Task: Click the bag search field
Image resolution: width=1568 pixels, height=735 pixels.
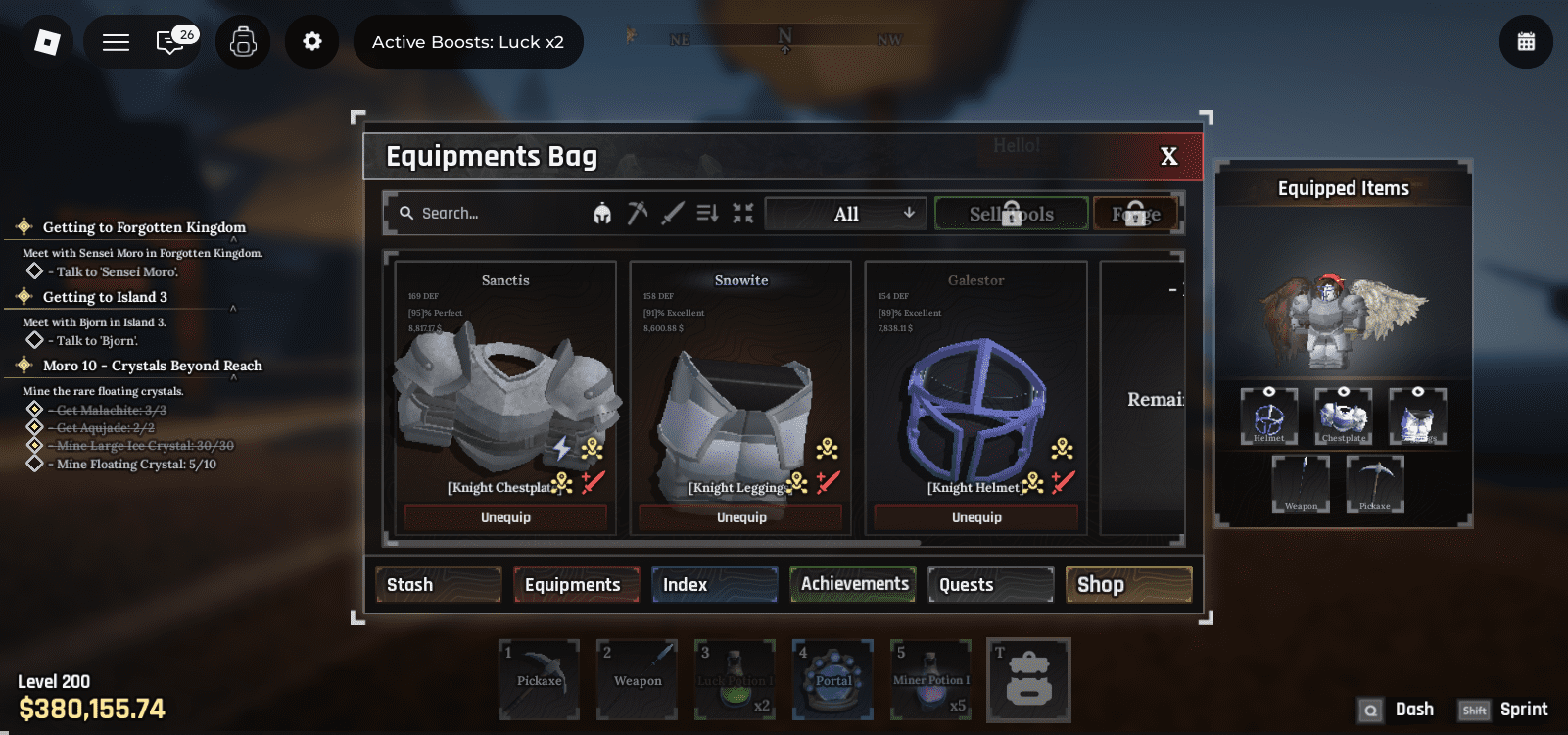Action: pos(490,214)
